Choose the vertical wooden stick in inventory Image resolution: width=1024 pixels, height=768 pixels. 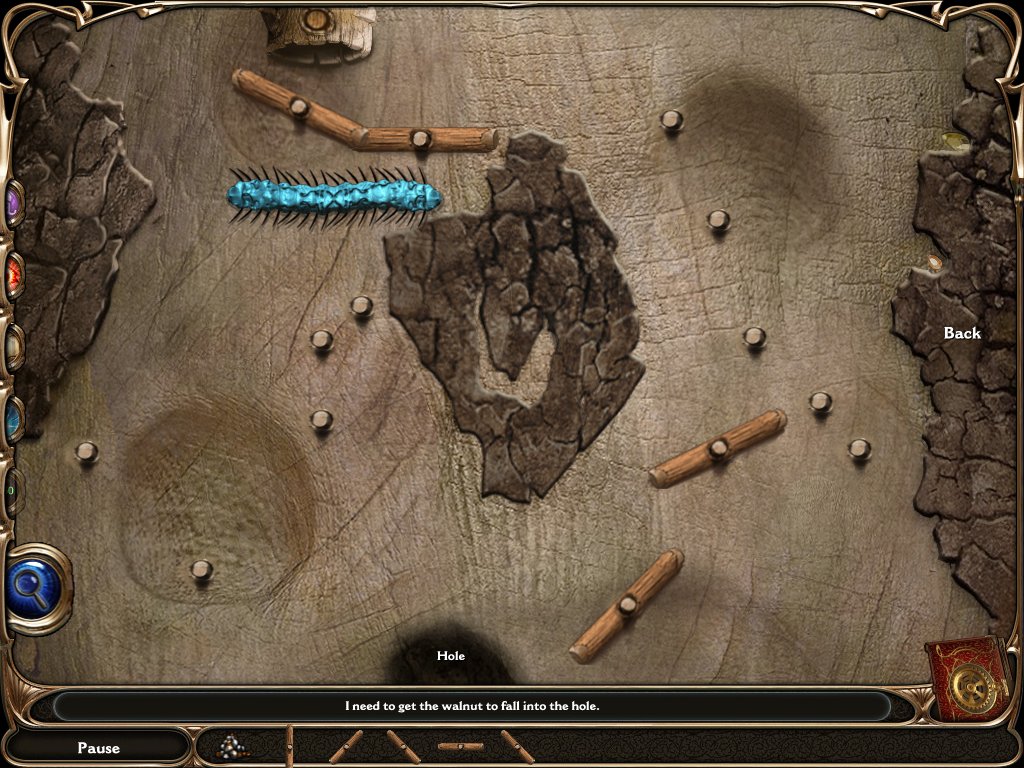[x=290, y=746]
